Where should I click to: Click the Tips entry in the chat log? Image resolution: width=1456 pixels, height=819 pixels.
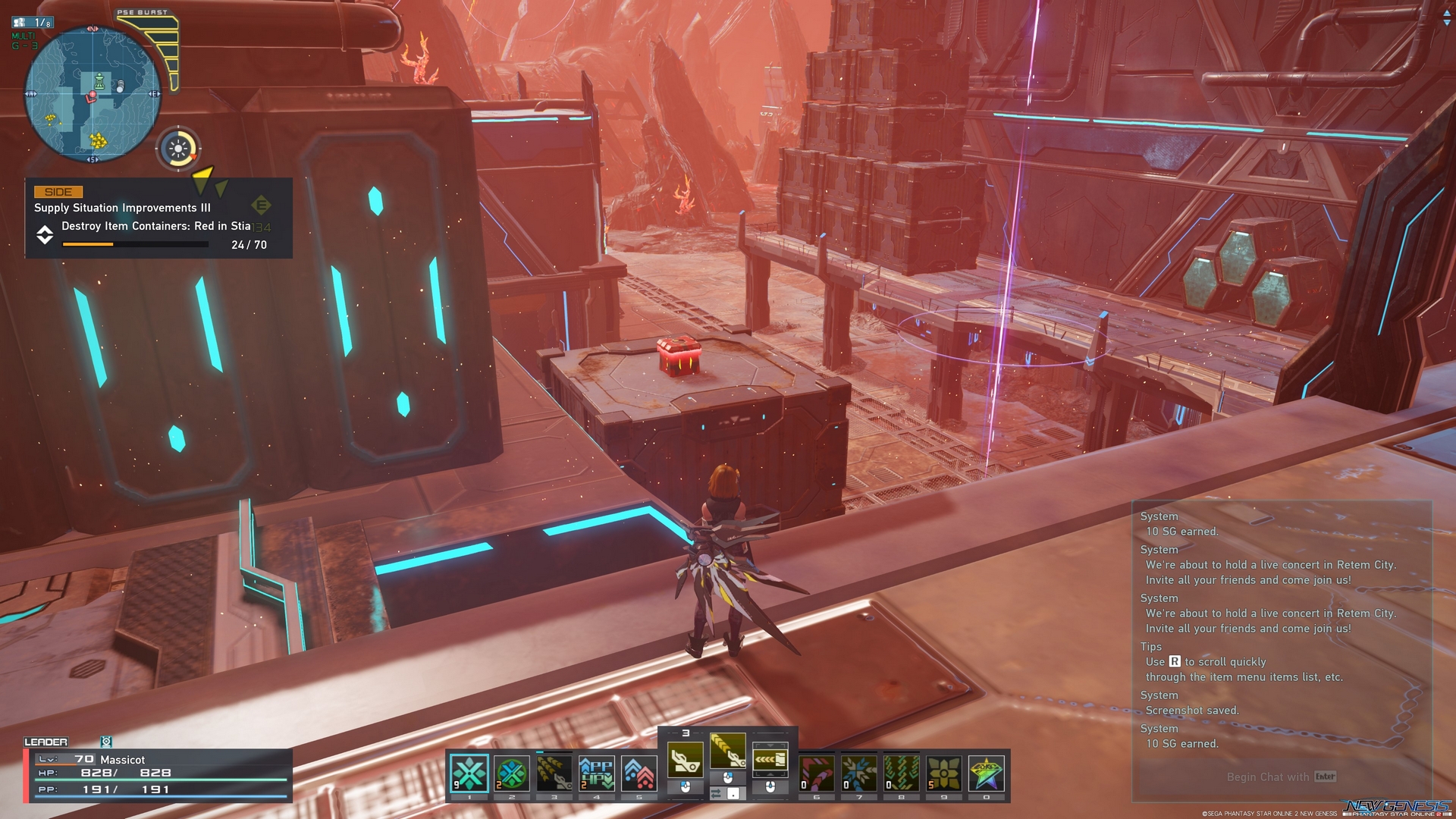pyautogui.click(x=1150, y=647)
